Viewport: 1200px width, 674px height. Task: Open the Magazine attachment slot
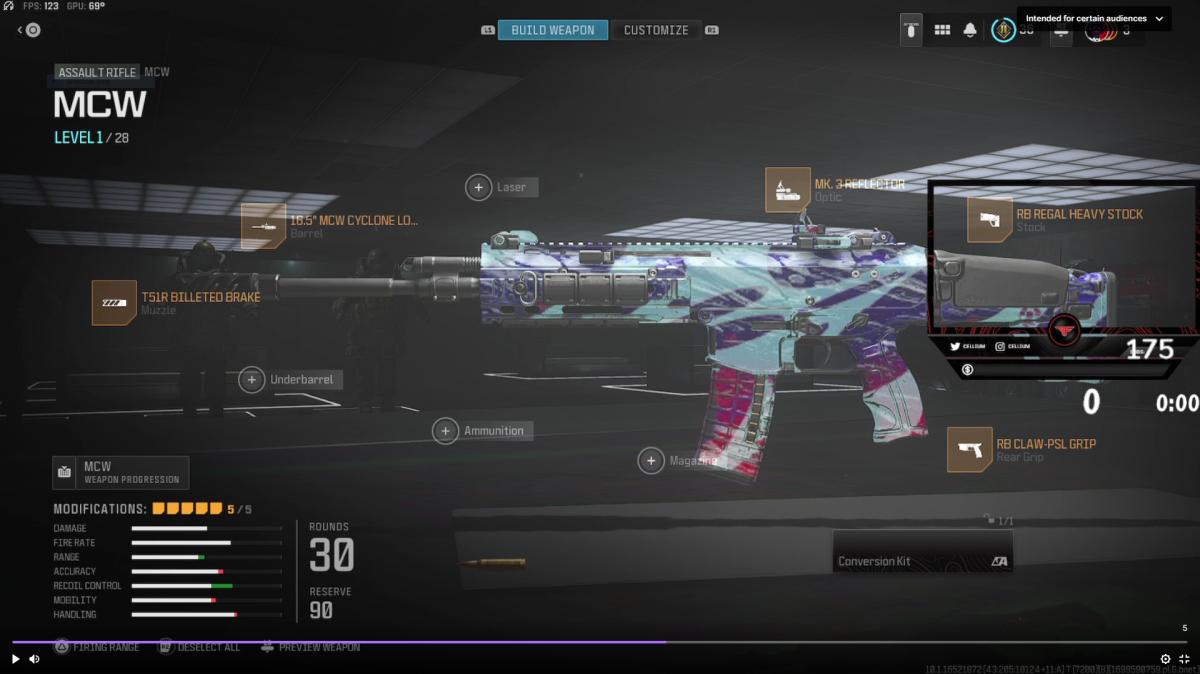pos(652,461)
